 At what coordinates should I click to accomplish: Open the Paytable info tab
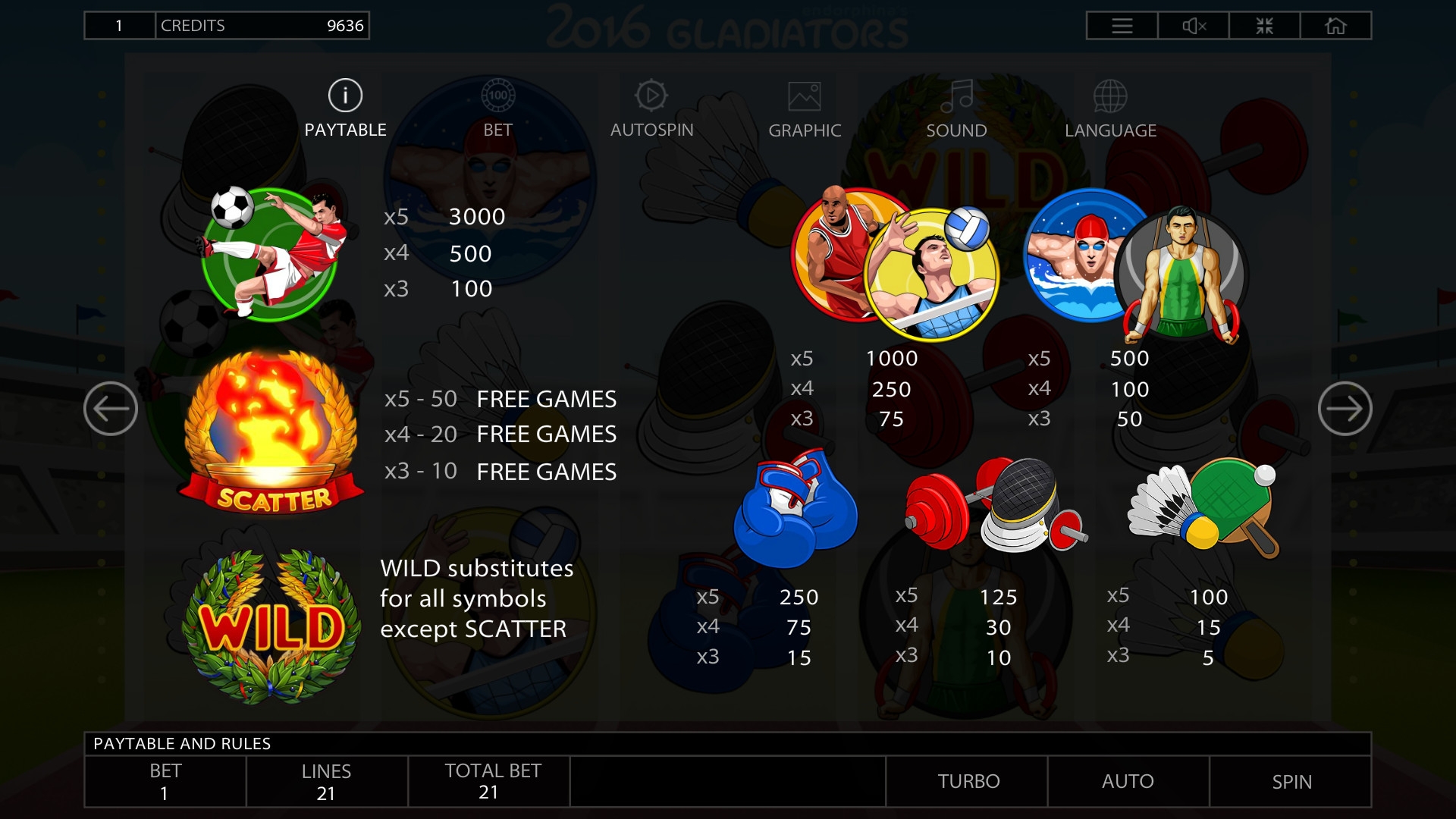point(345,109)
